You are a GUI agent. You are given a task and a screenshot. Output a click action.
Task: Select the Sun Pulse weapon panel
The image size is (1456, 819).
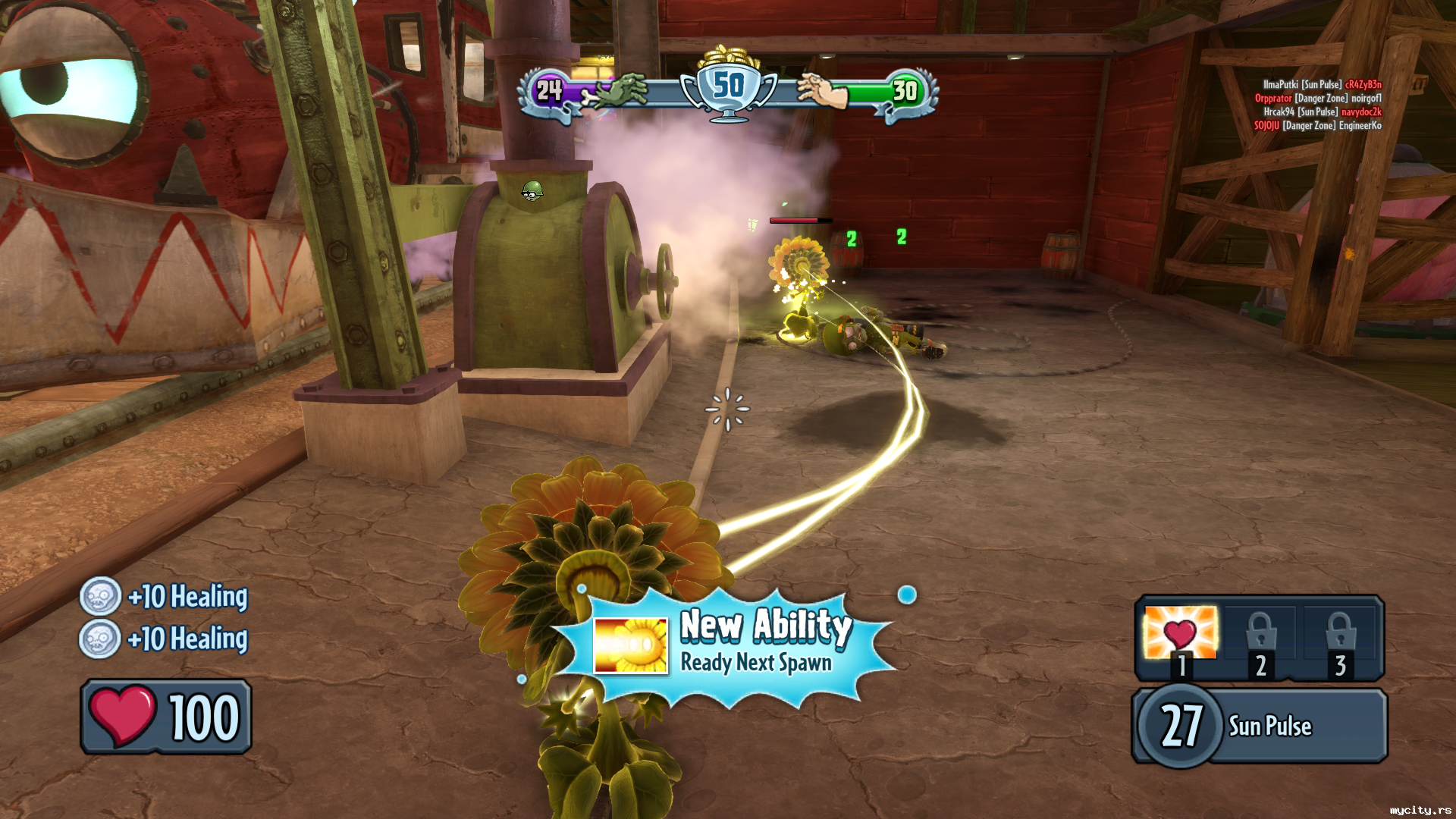click(x=1260, y=726)
